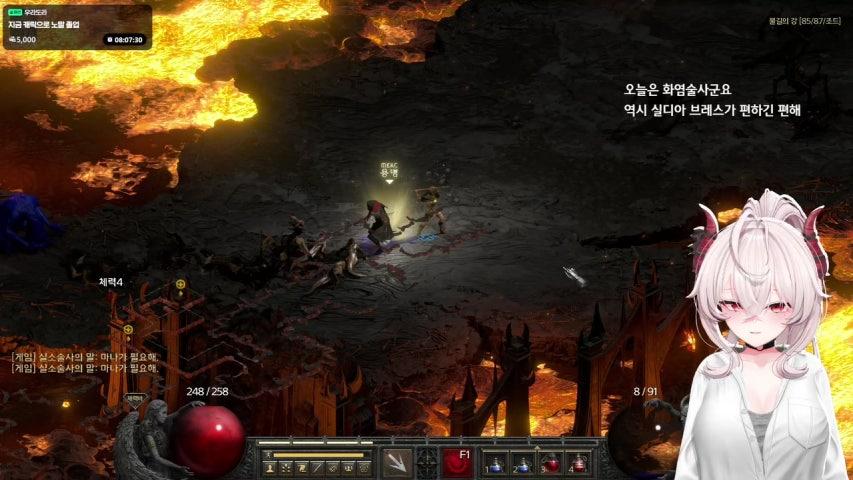Open the character screen from the mini menu
Viewport: 853px width, 480px height.
pos(270,467)
